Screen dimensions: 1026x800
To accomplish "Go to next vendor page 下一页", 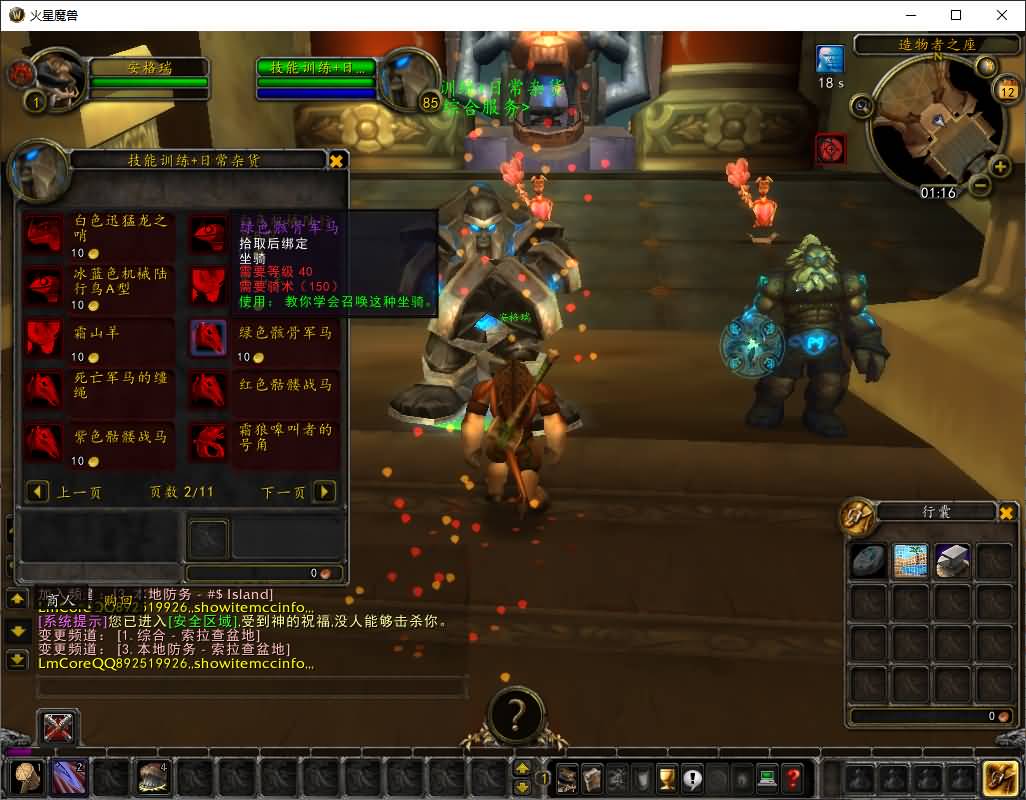I will click(x=324, y=491).
